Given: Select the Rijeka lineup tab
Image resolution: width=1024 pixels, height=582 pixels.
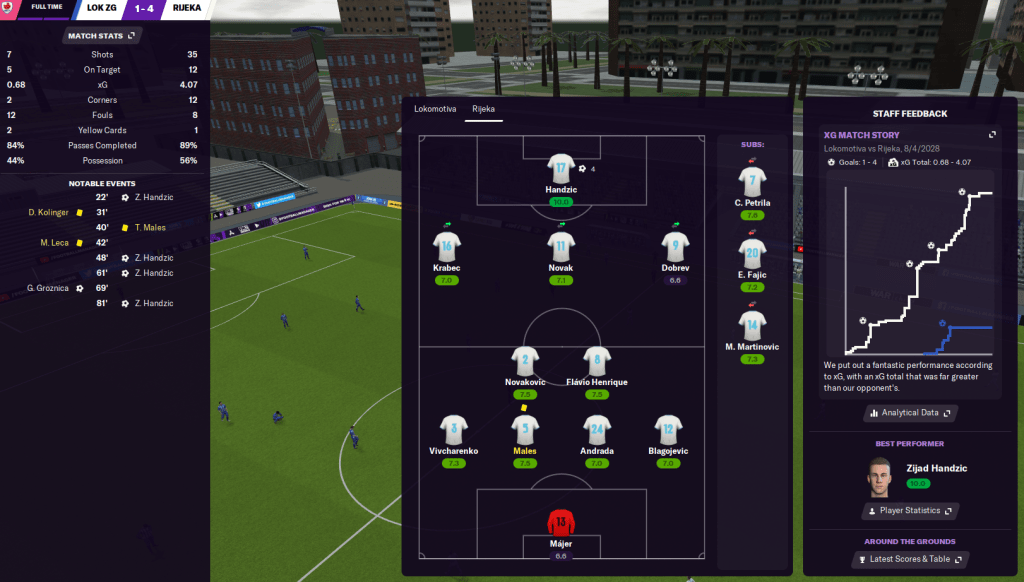Looking at the screenshot, I should pyautogui.click(x=484, y=108).
